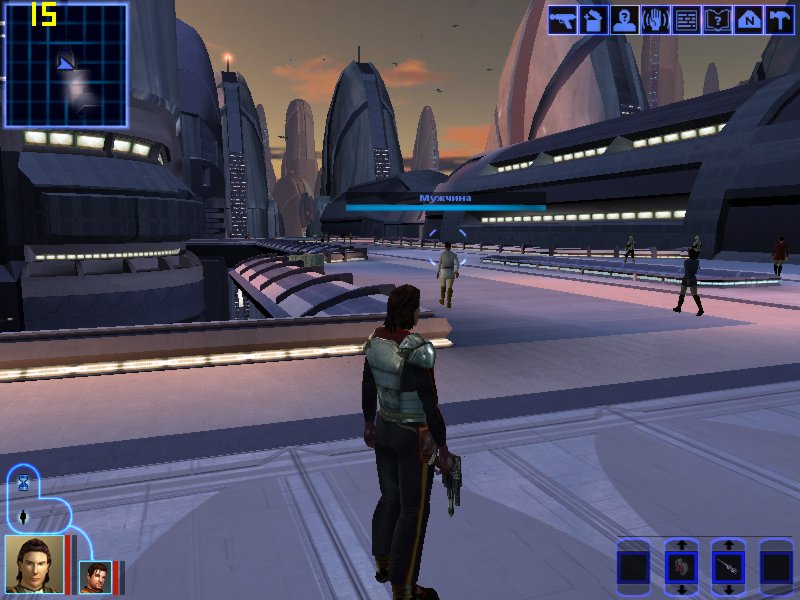Open the abilities screen with the hand icon
The height and width of the screenshot is (600, 800).
click(655, 20)
